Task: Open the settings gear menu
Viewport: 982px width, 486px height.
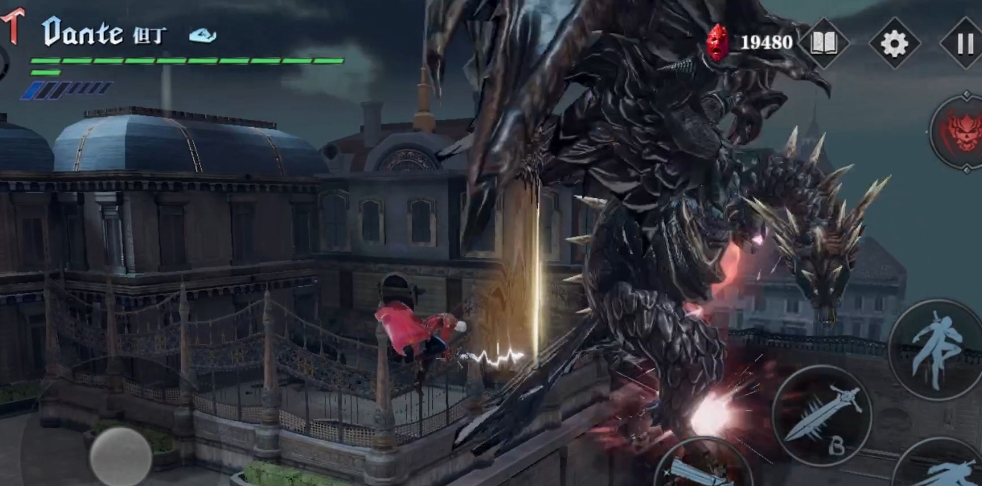Action: [x=894, y=43]
